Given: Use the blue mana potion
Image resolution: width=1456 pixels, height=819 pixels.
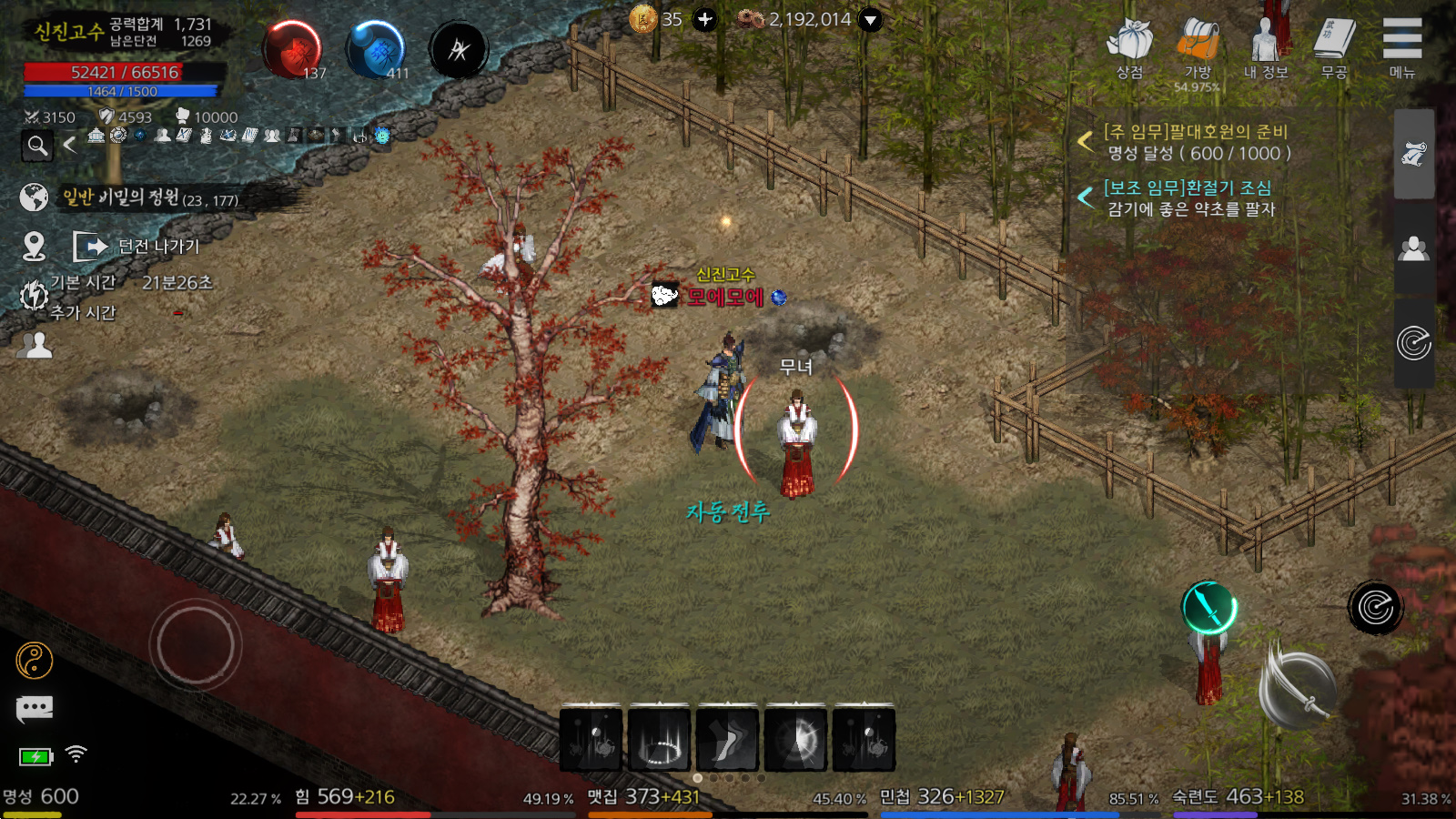Looking at the screenshot, I should (375, 50).
